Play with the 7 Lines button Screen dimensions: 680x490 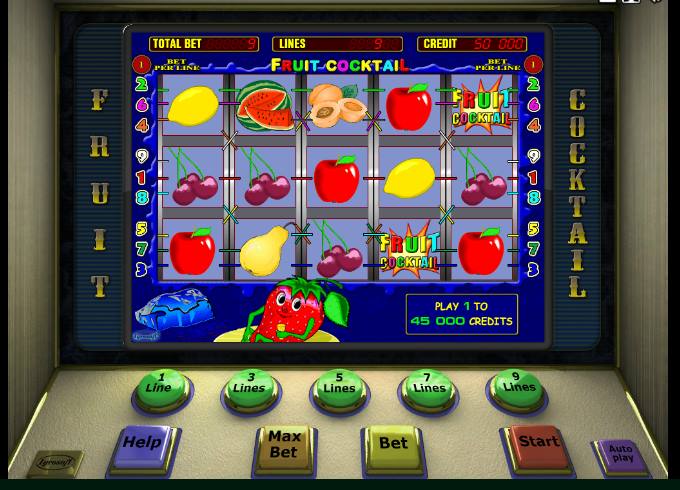428,388
